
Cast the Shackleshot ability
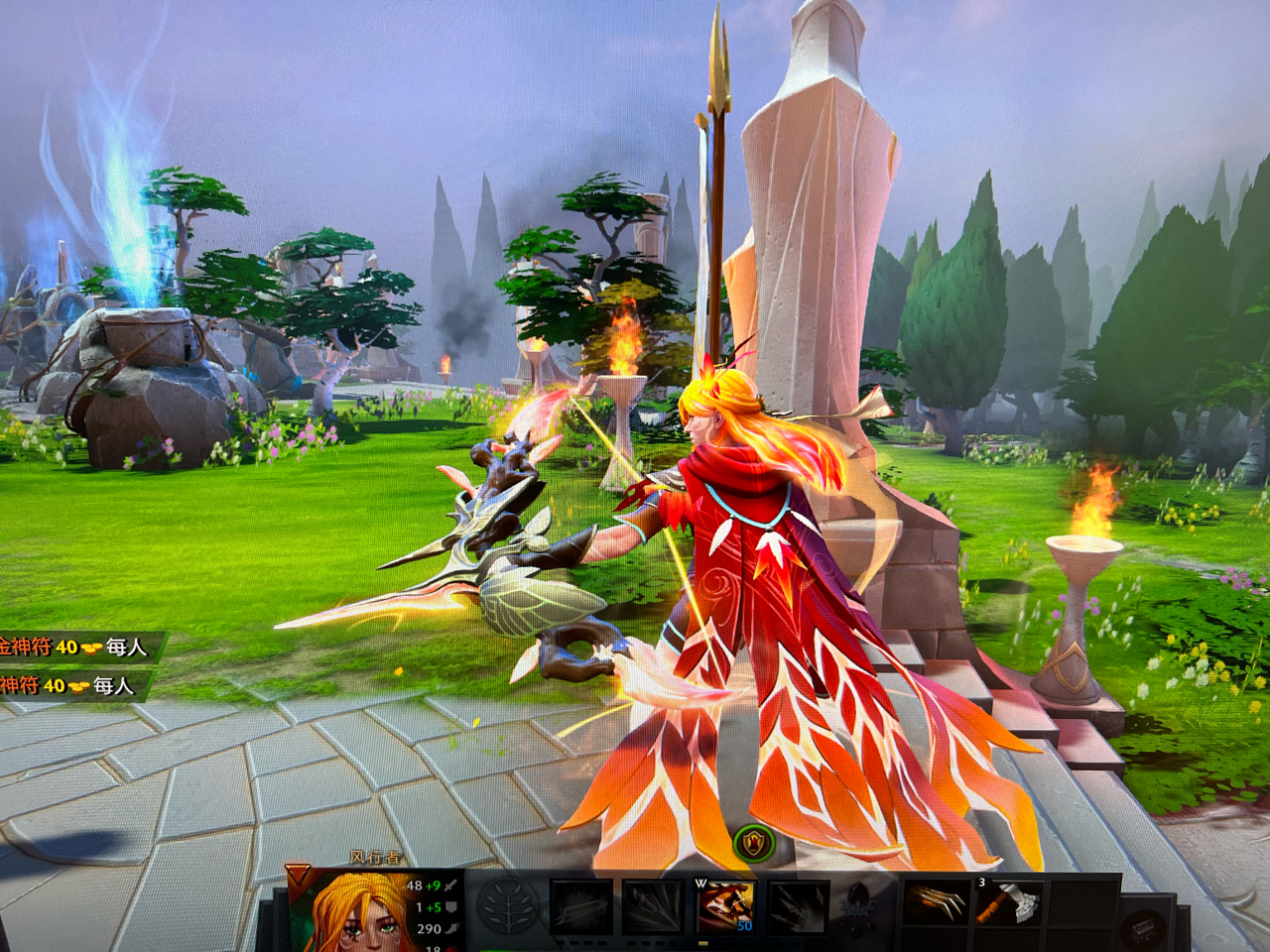pyautogui.click(x=580, y=907)
